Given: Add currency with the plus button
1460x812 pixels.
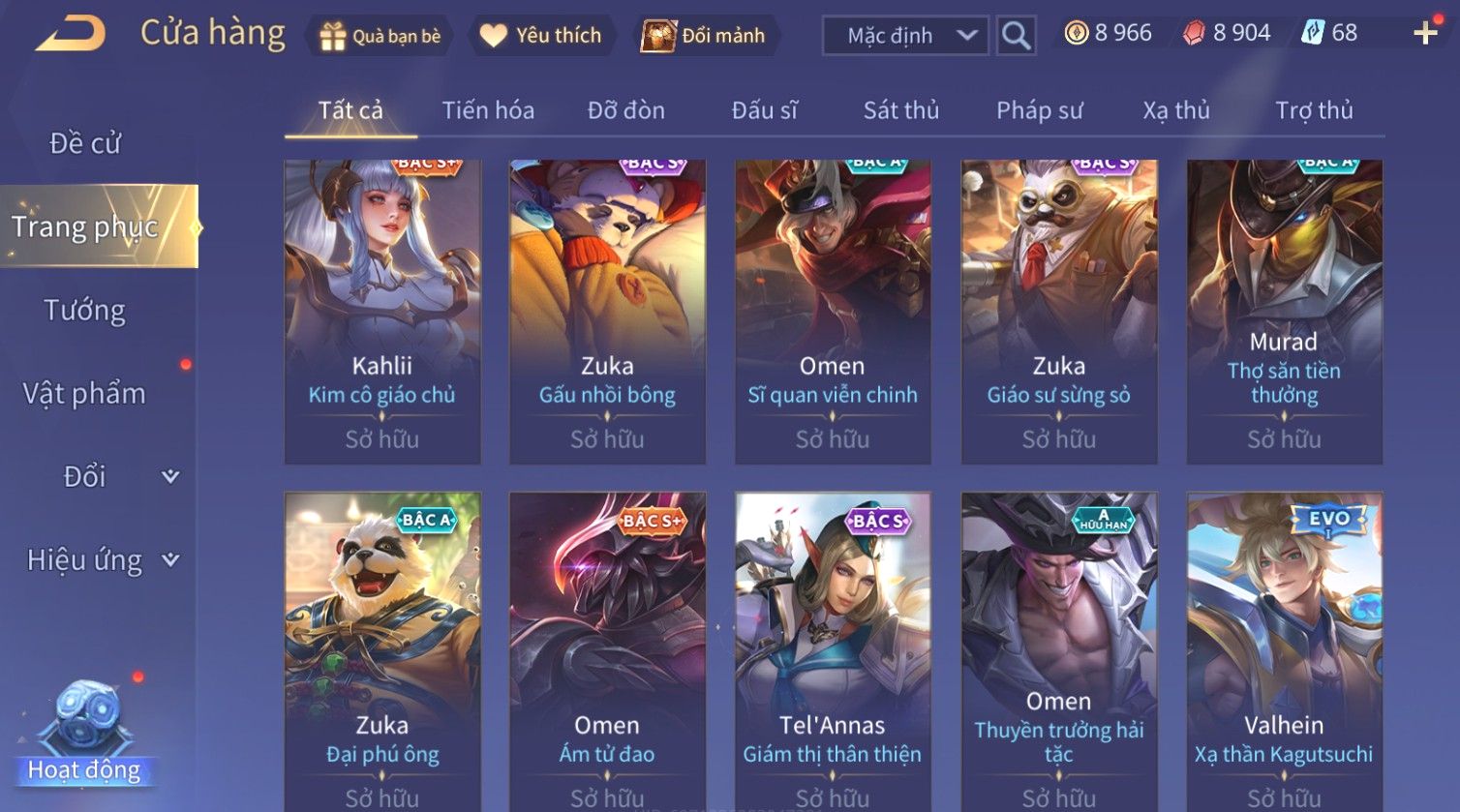Looking at the screenshot, I should [x=1425, y=34].
